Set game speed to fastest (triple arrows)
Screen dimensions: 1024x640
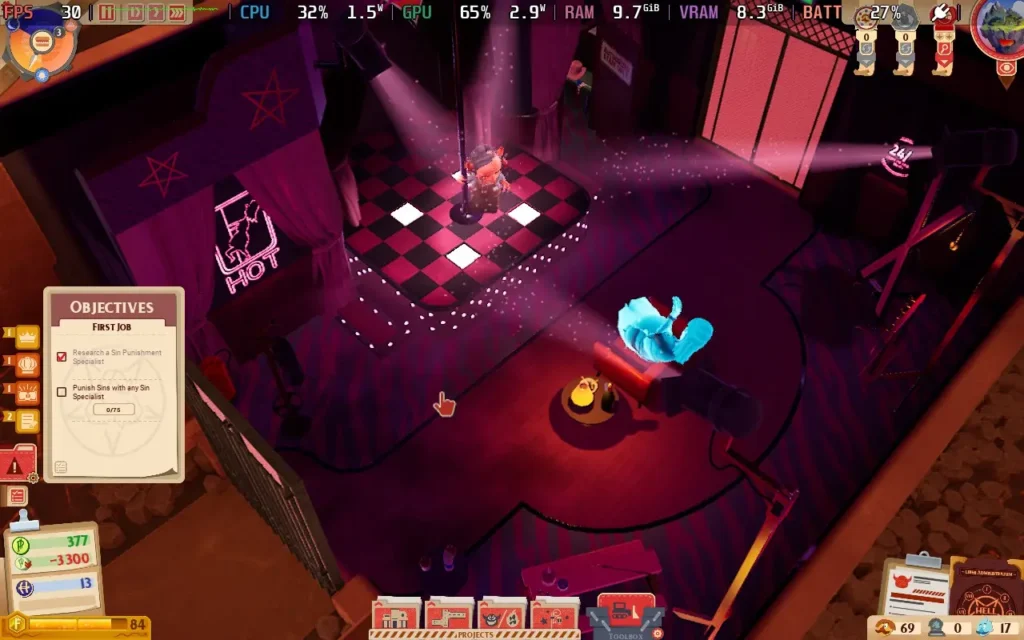pos(177,13)
